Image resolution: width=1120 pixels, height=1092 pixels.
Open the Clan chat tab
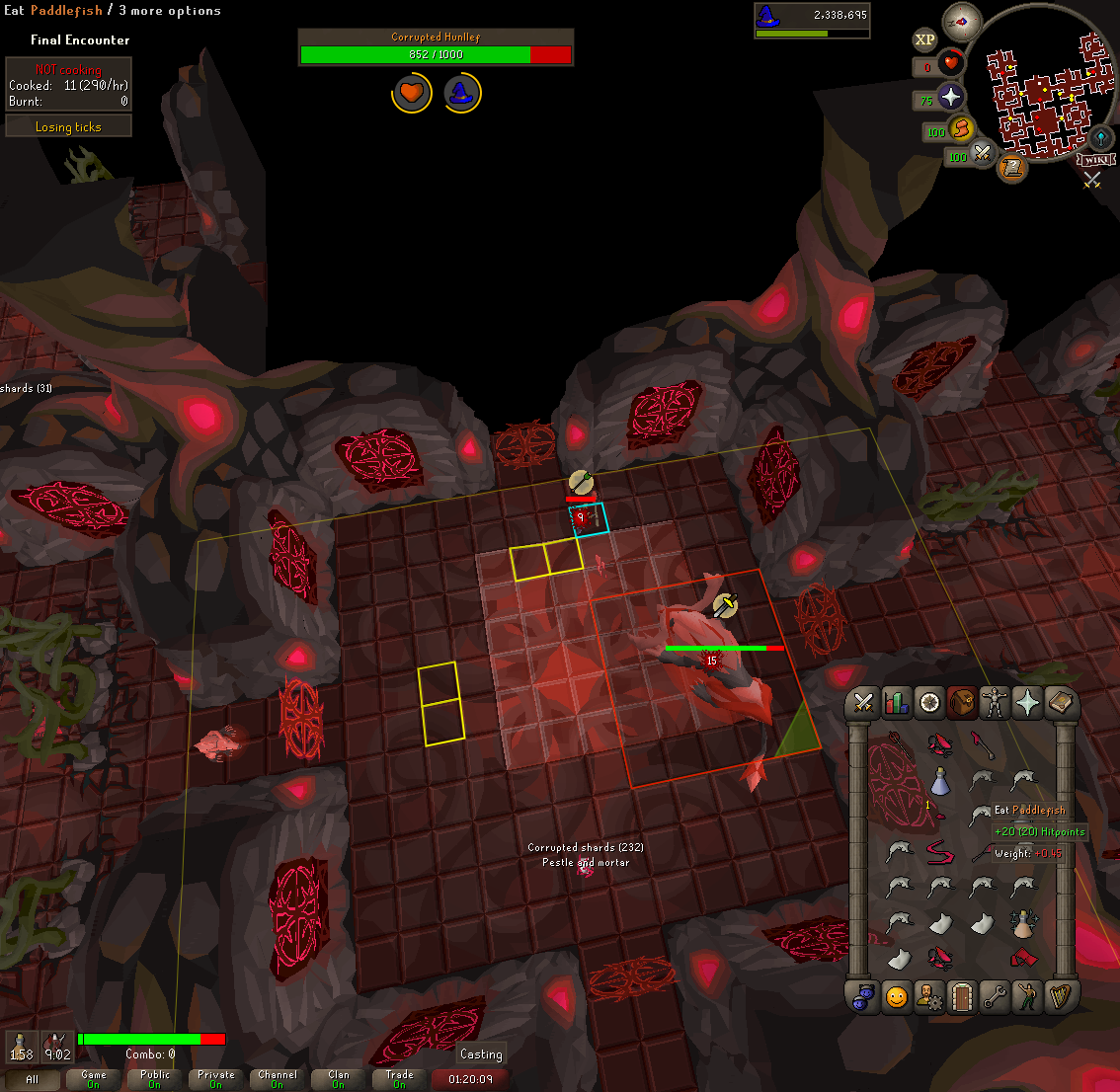point(339,1079)
